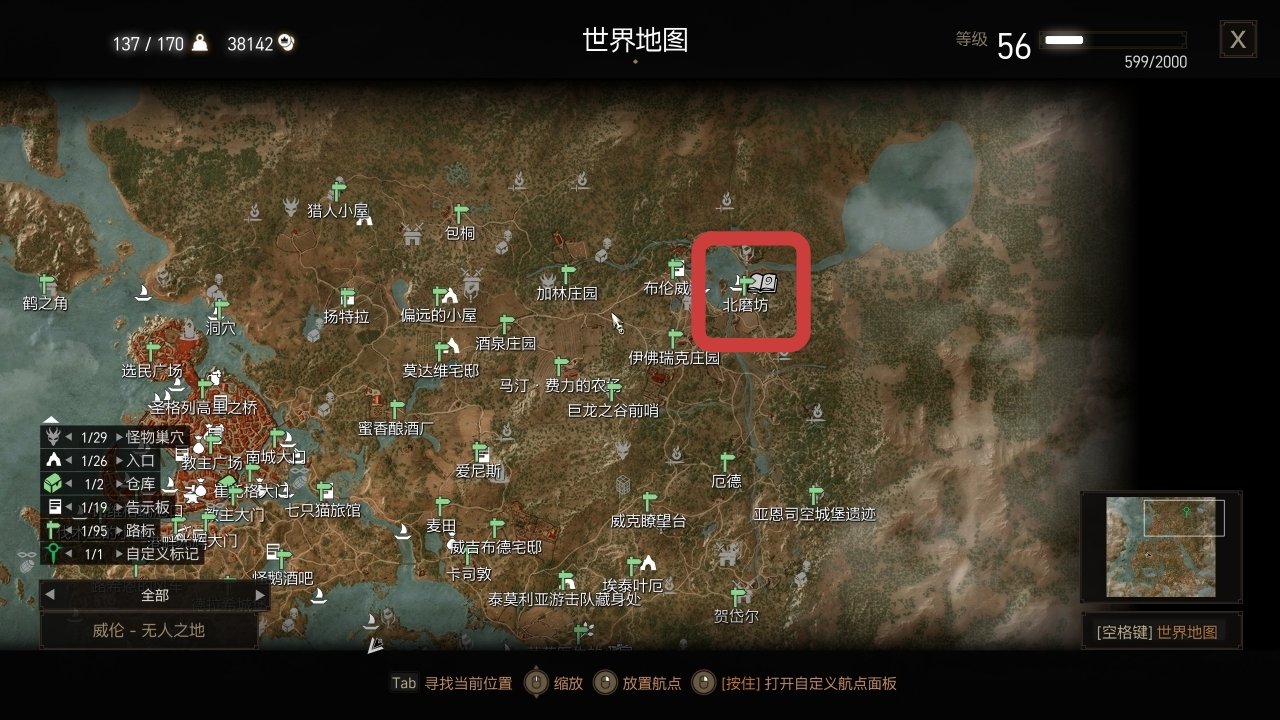Click the entrance (入口) tent icon in legend
This screenshot has width=1280, height=720.
pos(52,459)
